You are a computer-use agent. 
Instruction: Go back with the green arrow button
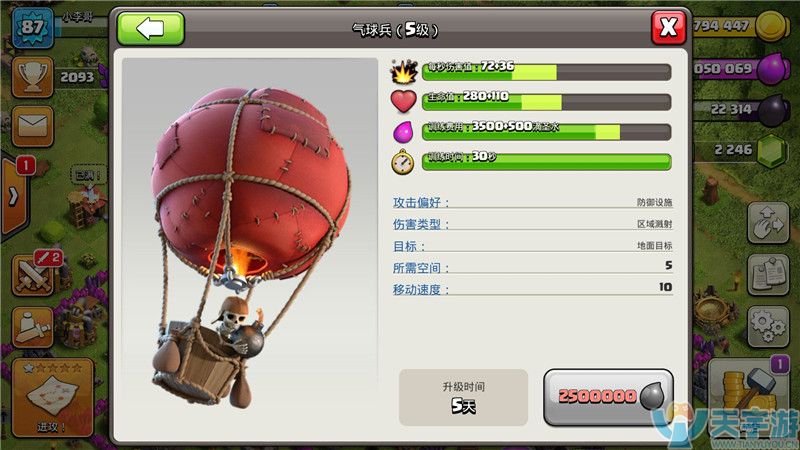(150, 27)
